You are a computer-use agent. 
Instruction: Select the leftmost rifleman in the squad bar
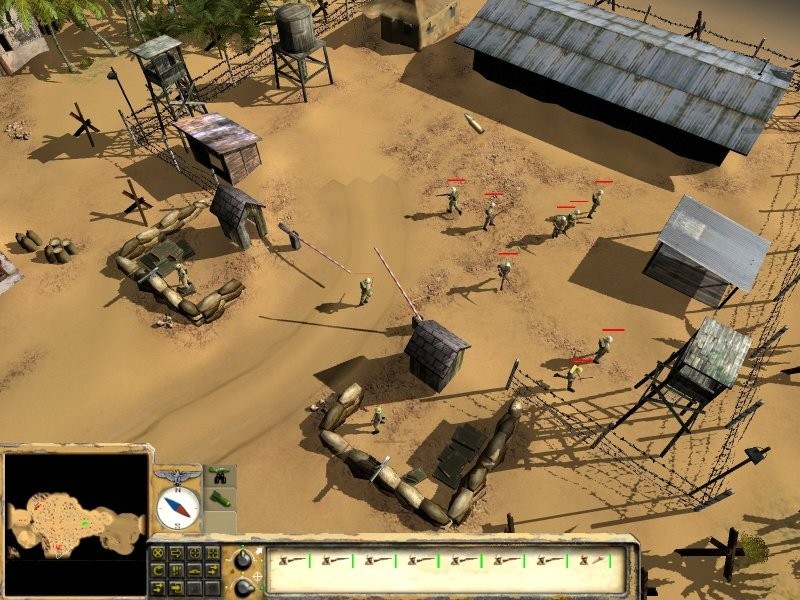pos(290,561)
